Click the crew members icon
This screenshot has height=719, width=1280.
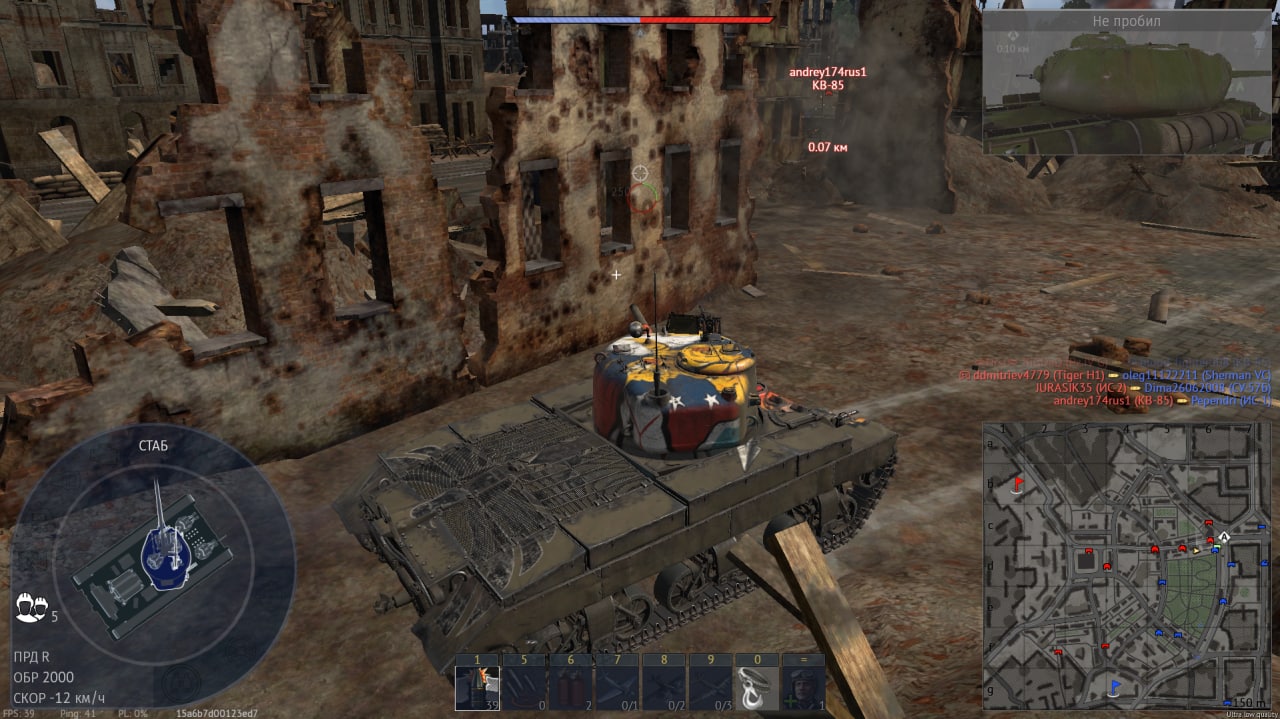click(x=31, y=606)
